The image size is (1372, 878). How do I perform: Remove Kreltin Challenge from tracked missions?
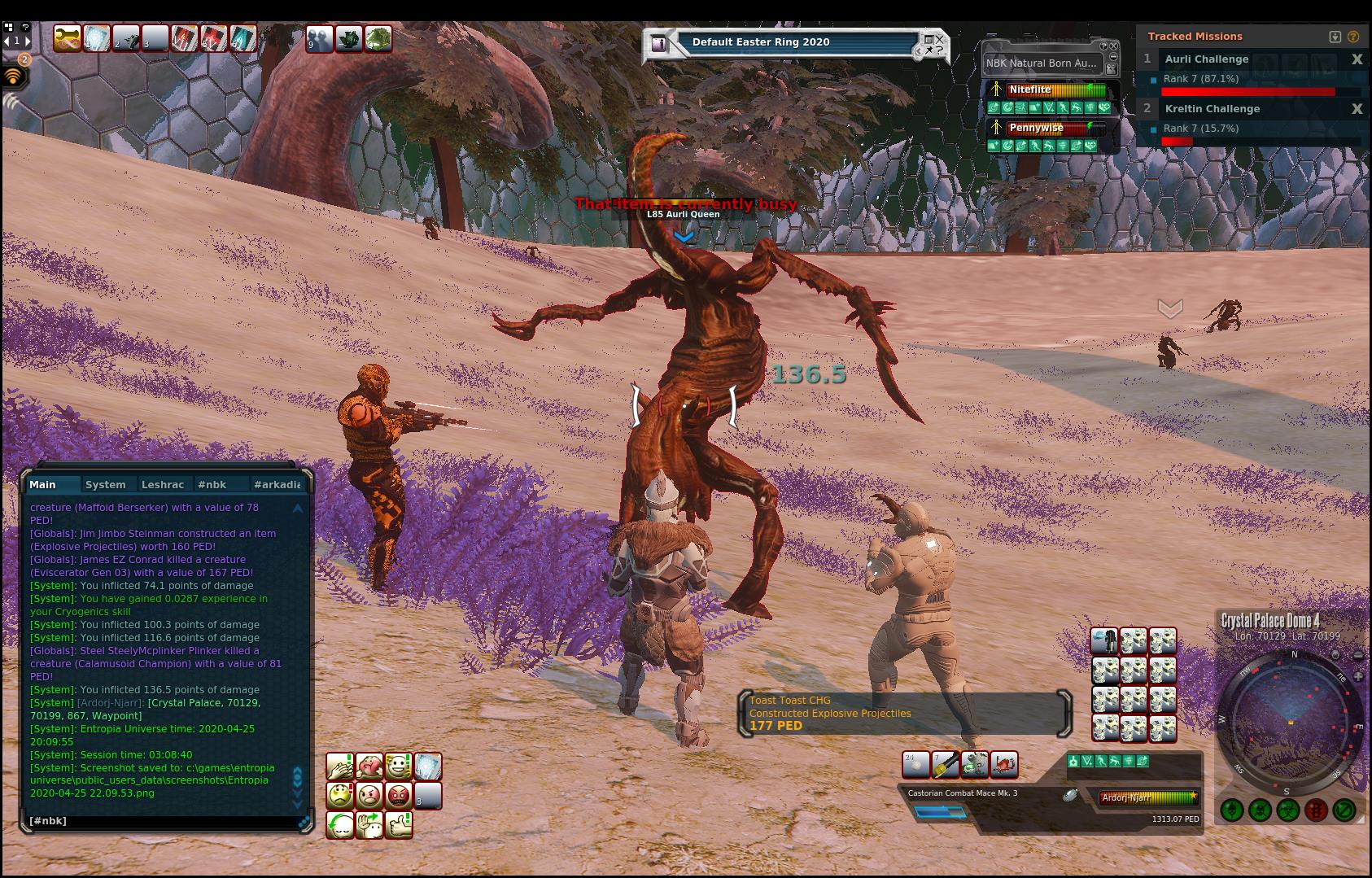(1357, 109)
